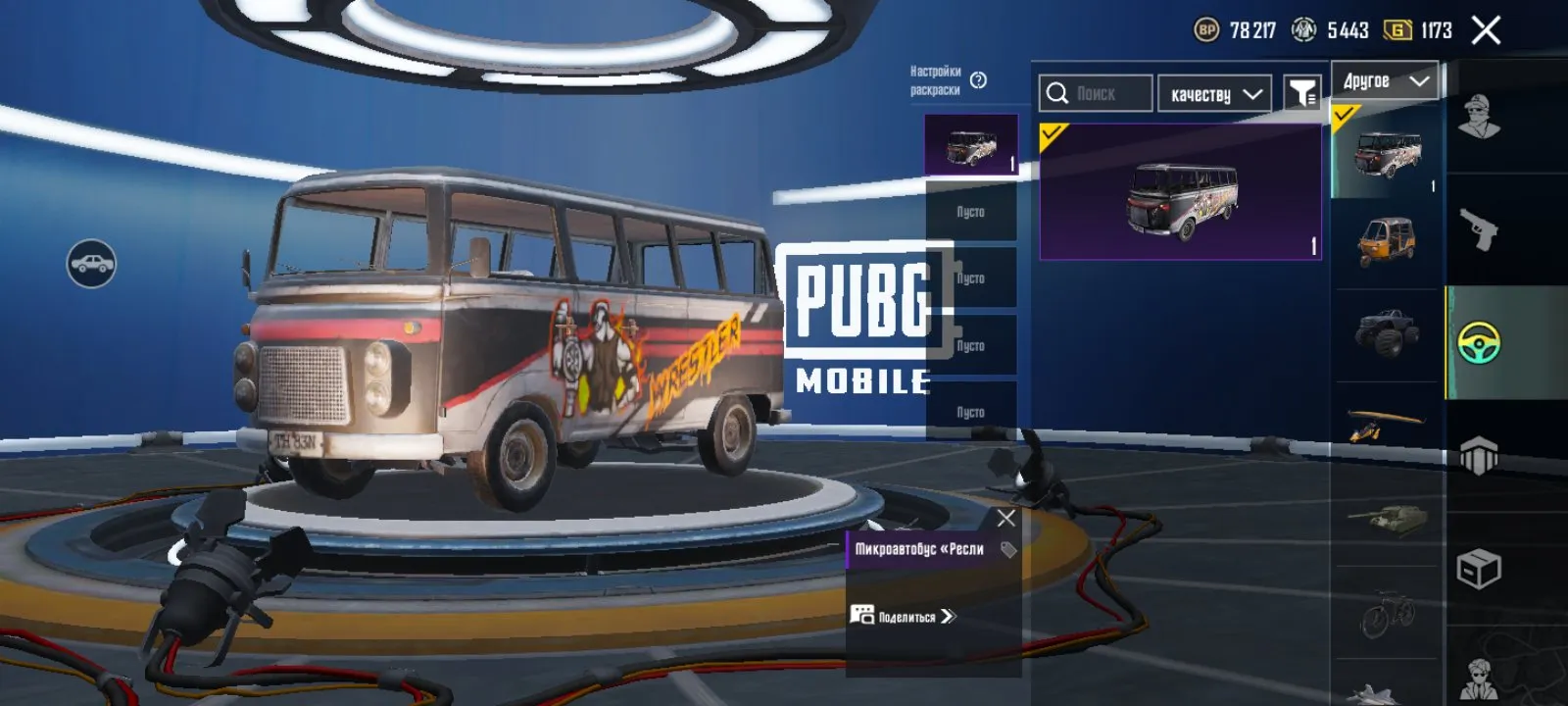Screen dimensions: 1568x706
Task: Tap the Поделиться share button
Action: (x=904, y=617)
